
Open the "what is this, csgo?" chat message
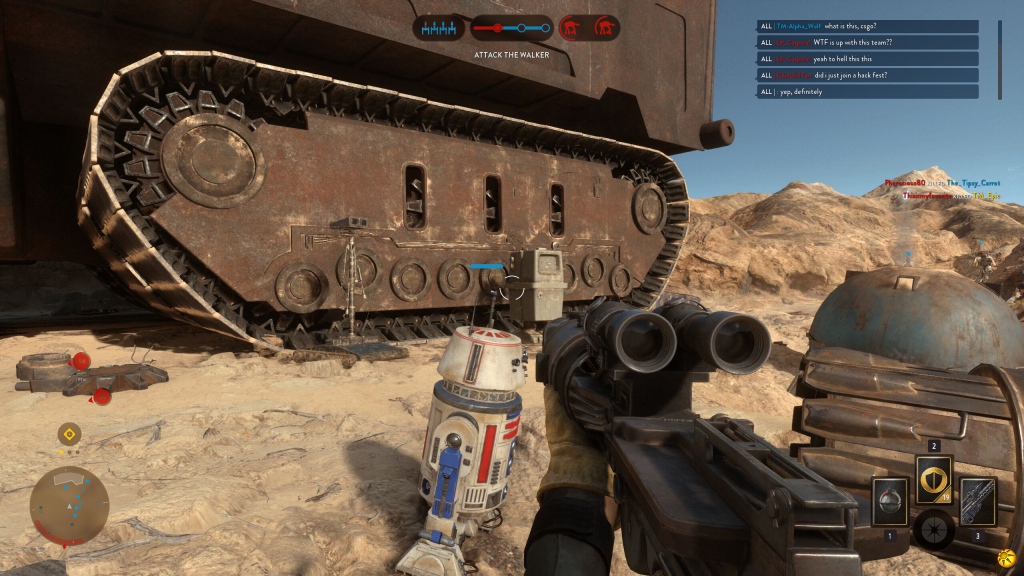(868, 27)
